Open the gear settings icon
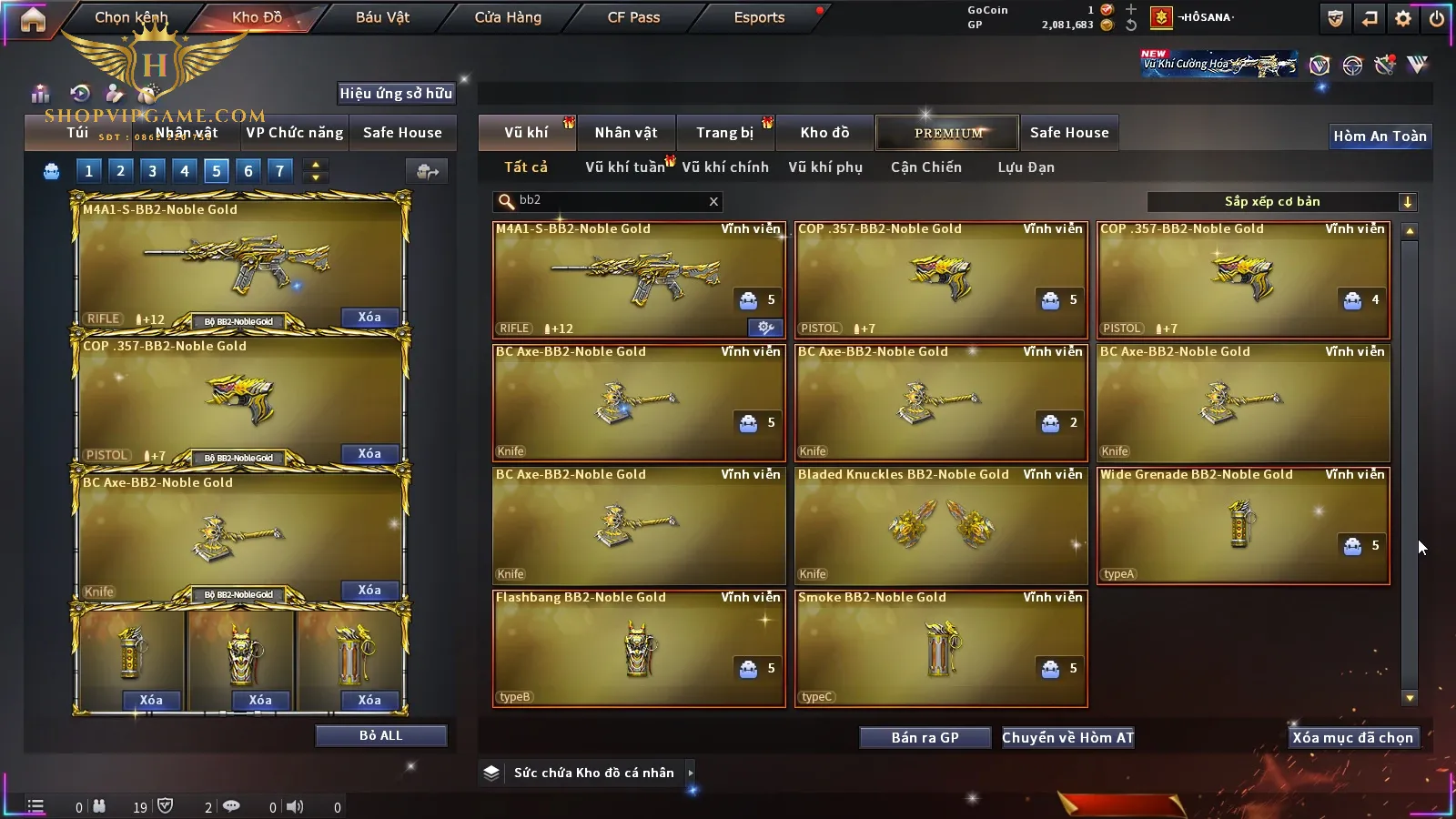 pos(1403,18)
